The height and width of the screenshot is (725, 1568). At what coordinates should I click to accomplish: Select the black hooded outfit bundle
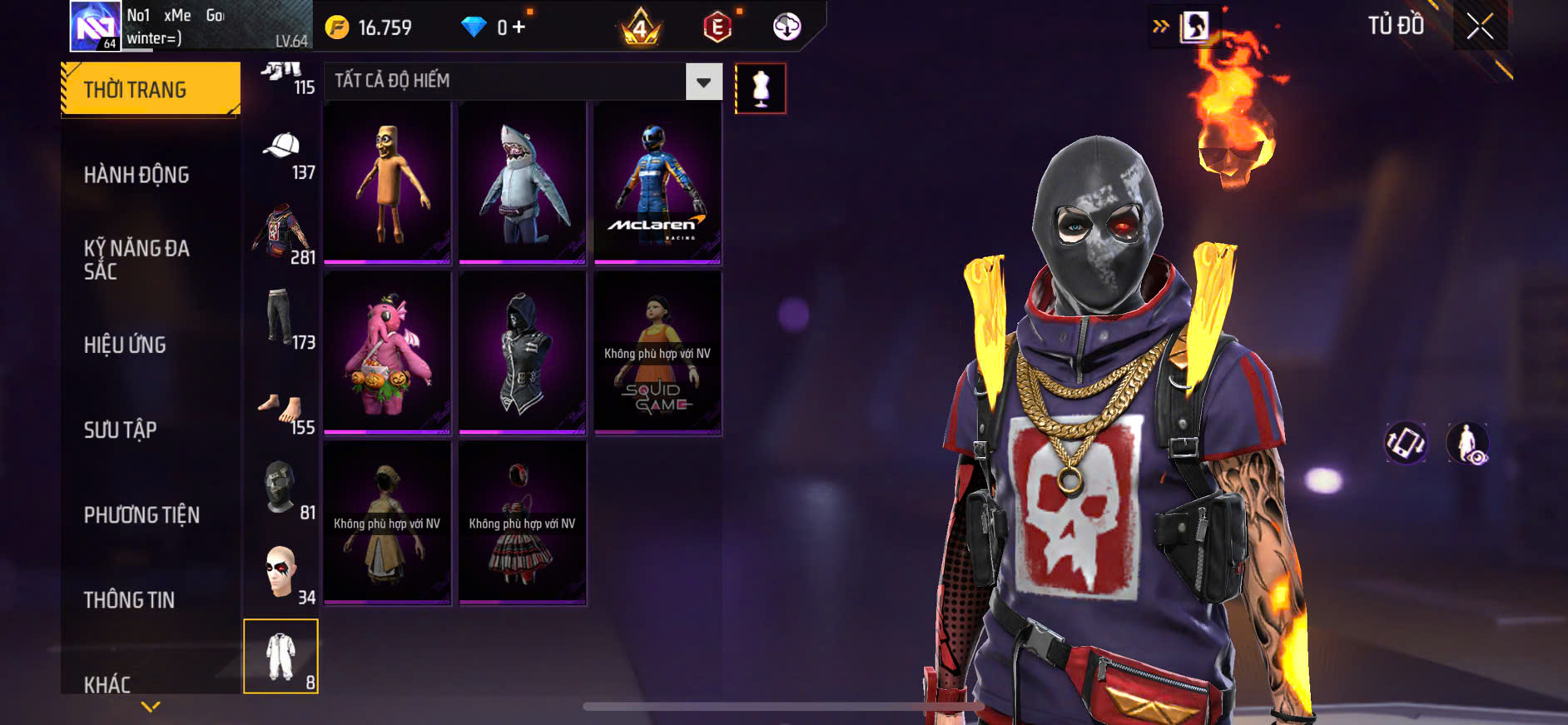coord(522,353)
